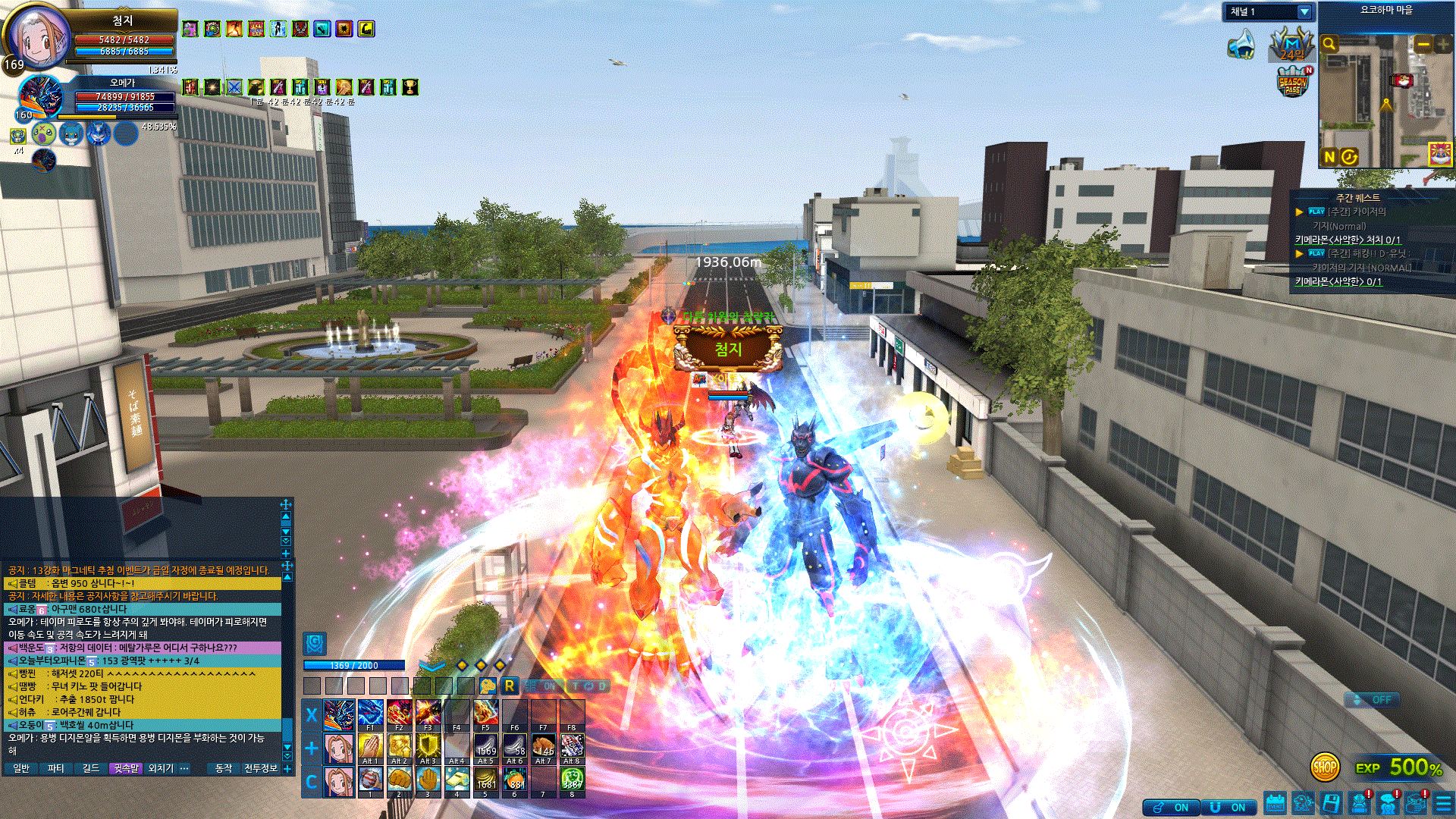The height and width of the screenshot is (819, 1456).
Task: Switch chat to the 길드 tab
Action: 90,769
